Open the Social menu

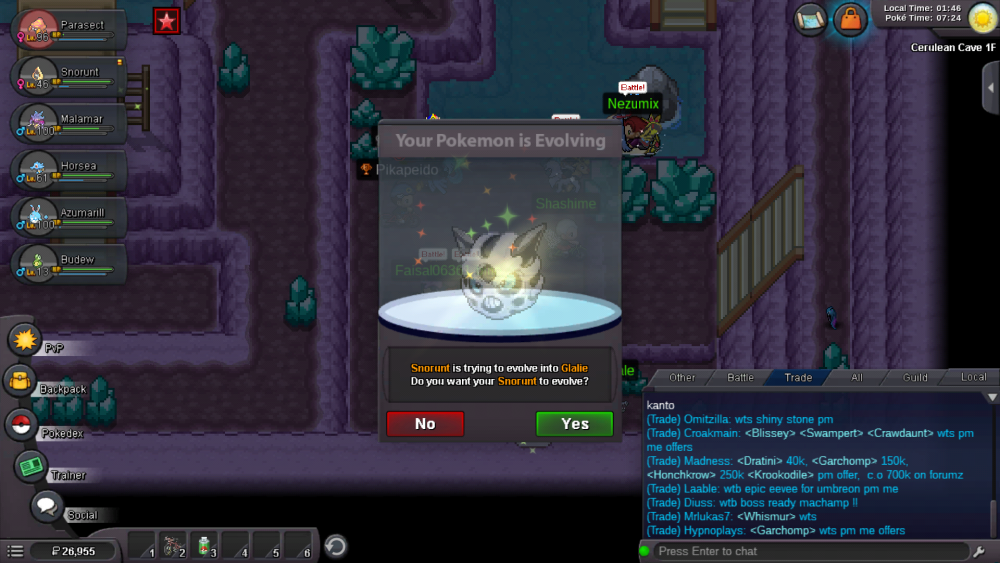(x=46, y=506)
